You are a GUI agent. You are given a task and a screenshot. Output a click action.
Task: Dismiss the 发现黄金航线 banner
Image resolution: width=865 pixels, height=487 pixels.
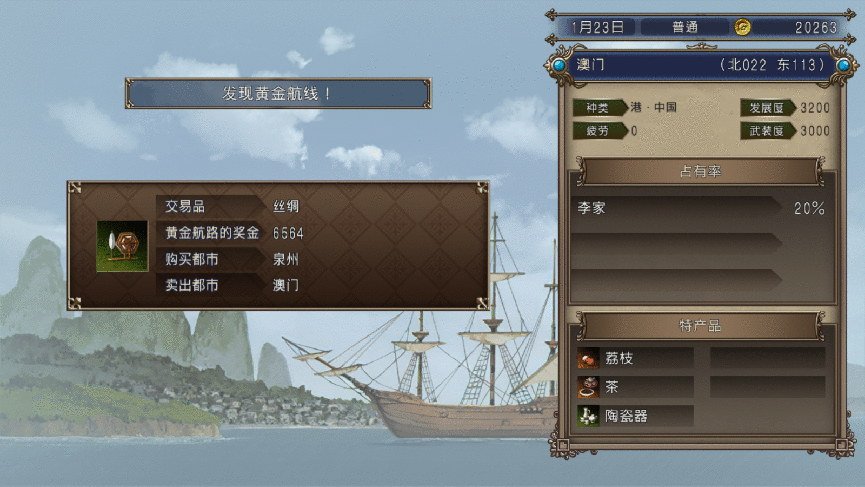pyautogui.click(x=278, y=93)
